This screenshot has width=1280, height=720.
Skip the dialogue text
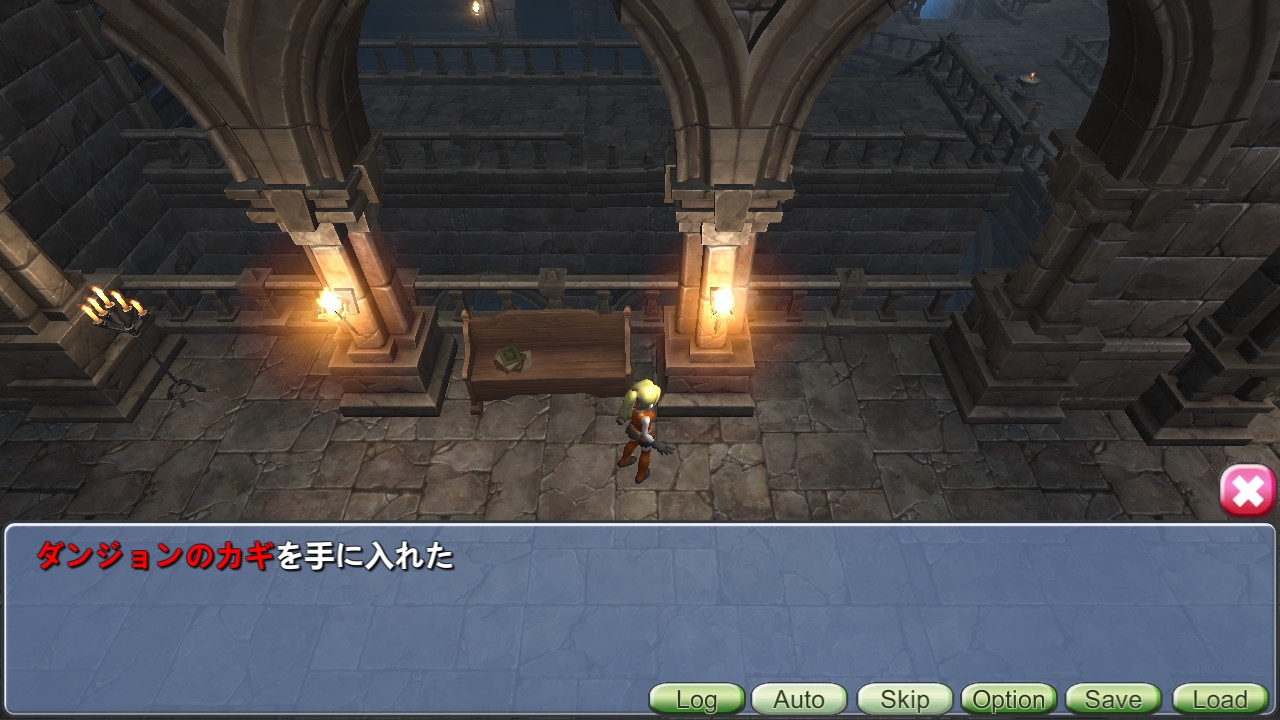[904, 699]
